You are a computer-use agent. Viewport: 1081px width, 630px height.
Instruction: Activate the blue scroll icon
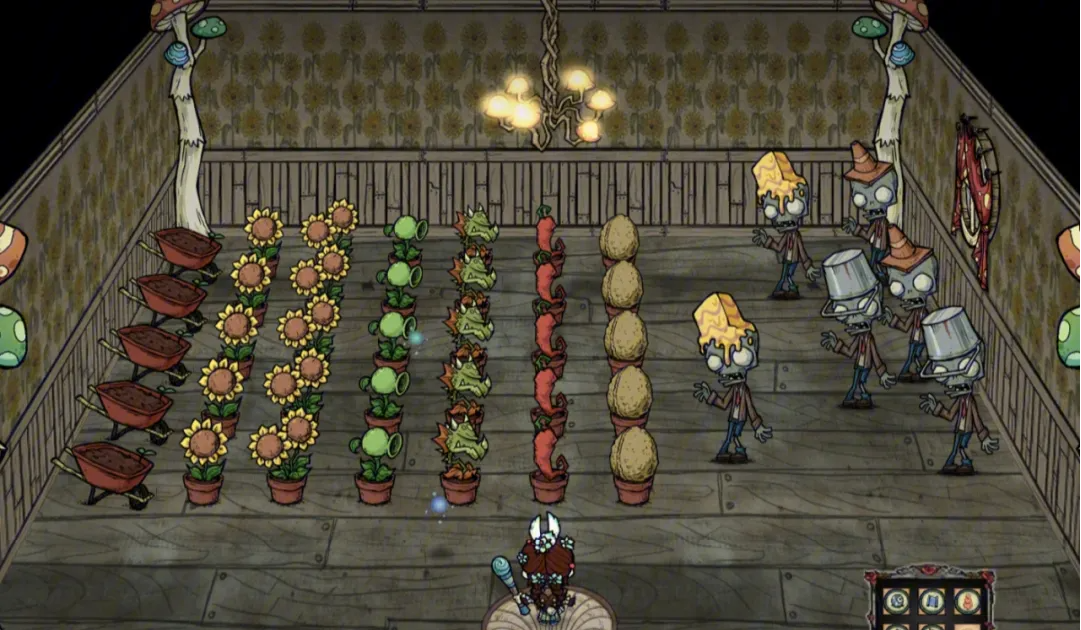coord(932,600)
